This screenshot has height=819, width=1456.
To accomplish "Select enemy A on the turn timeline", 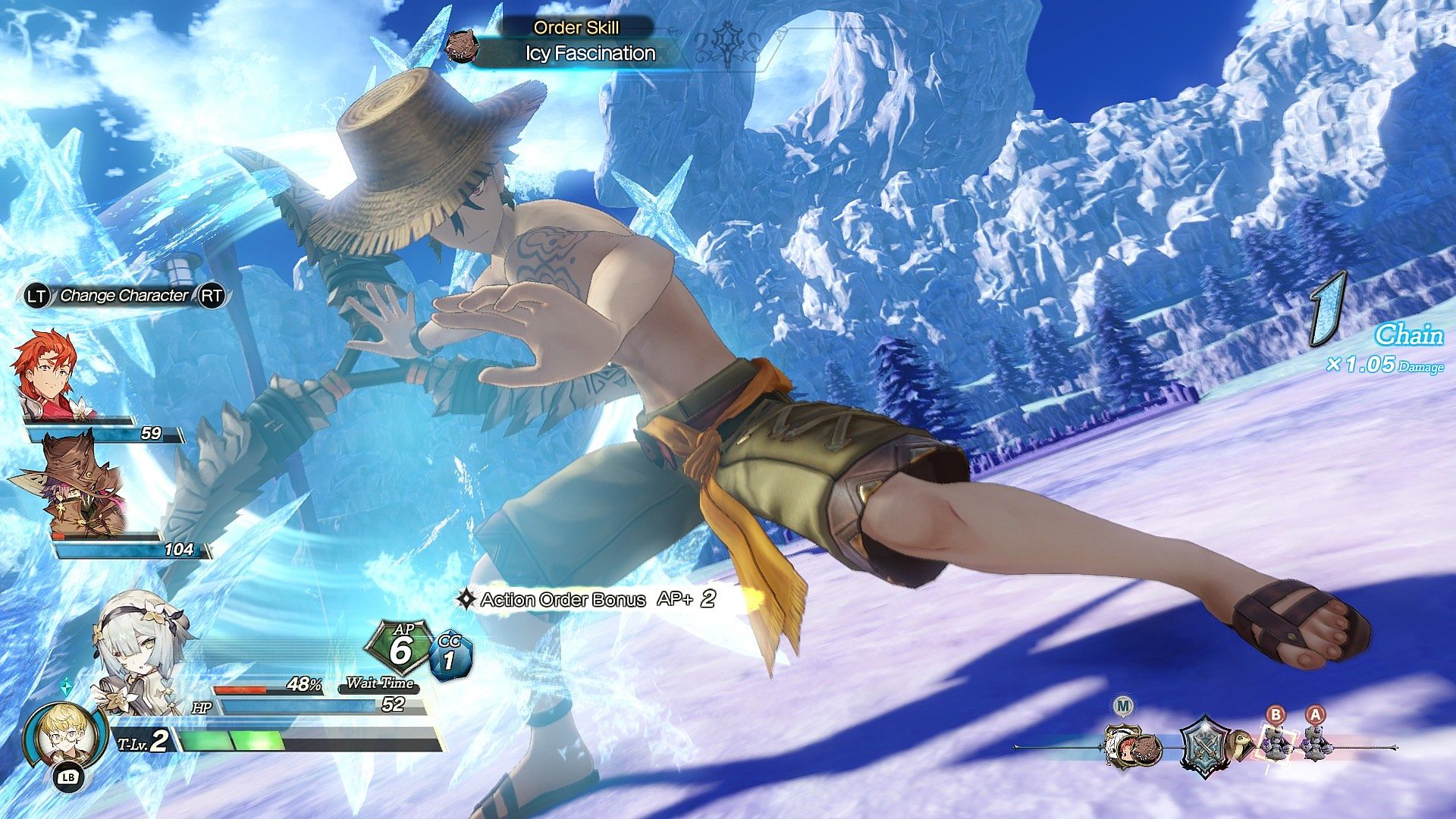I will point(1315,741).
